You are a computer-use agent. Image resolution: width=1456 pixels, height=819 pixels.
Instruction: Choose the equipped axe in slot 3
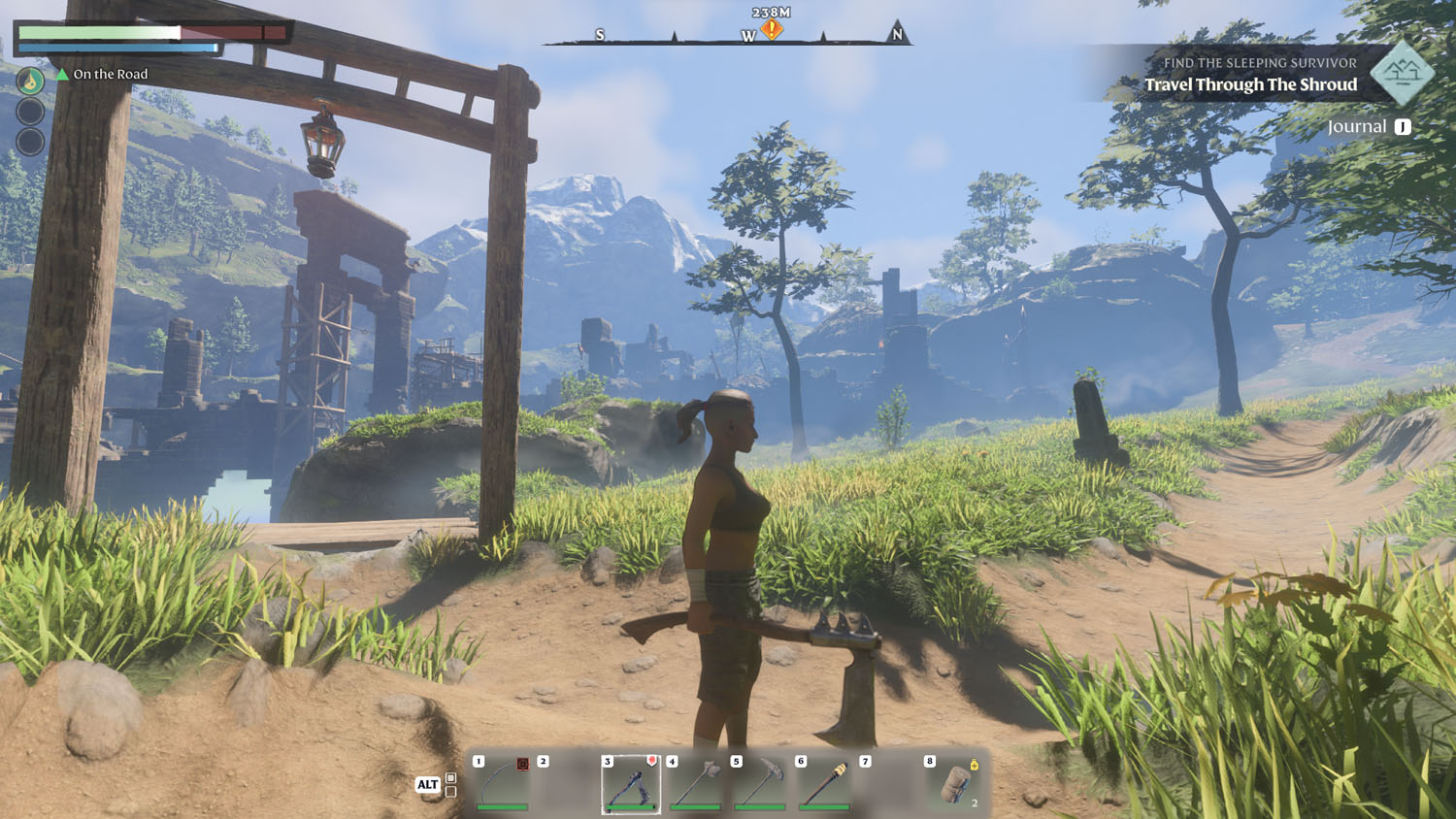tap(631, 783)
